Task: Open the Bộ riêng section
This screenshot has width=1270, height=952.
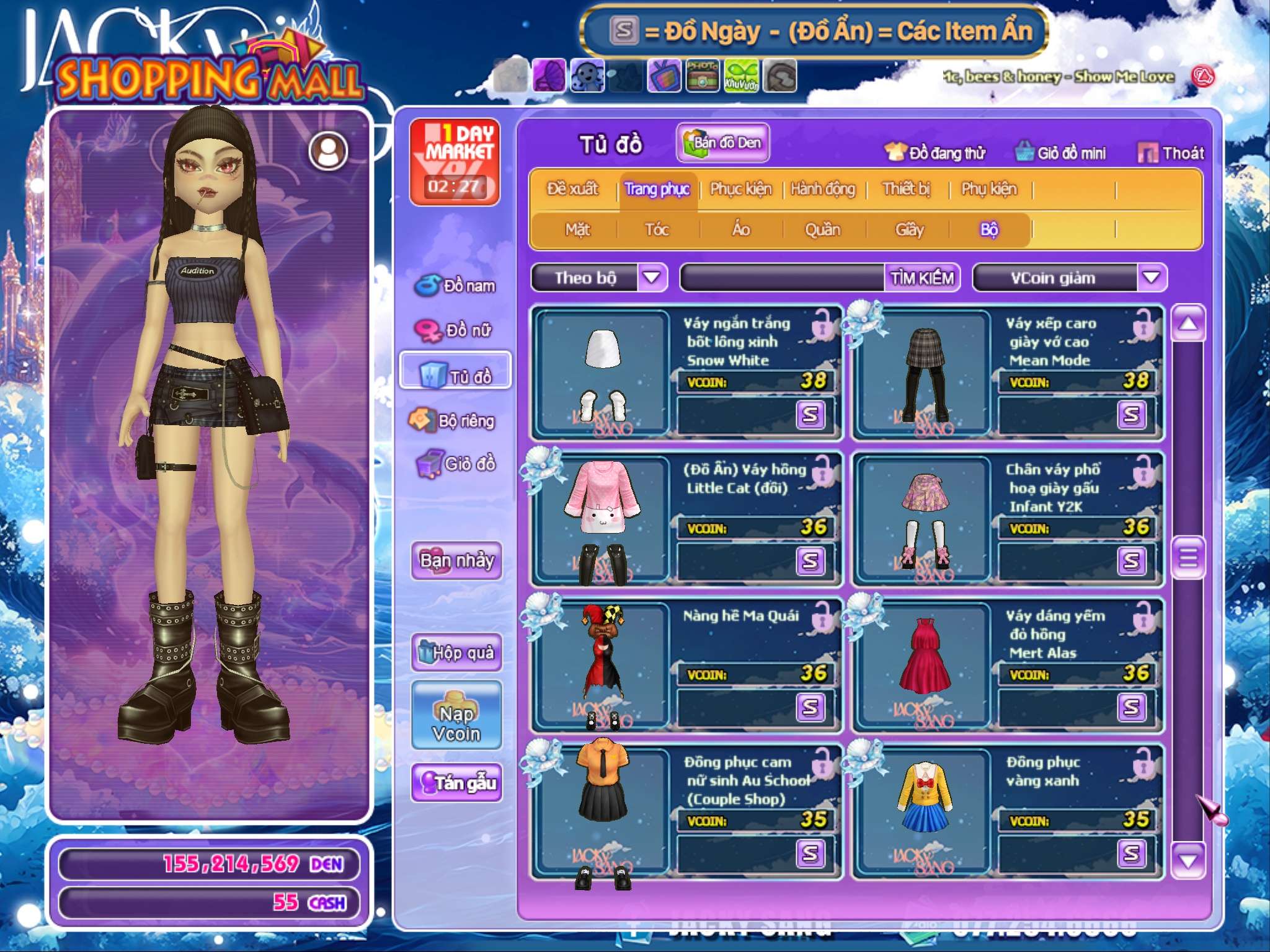Action: point(456,421)
